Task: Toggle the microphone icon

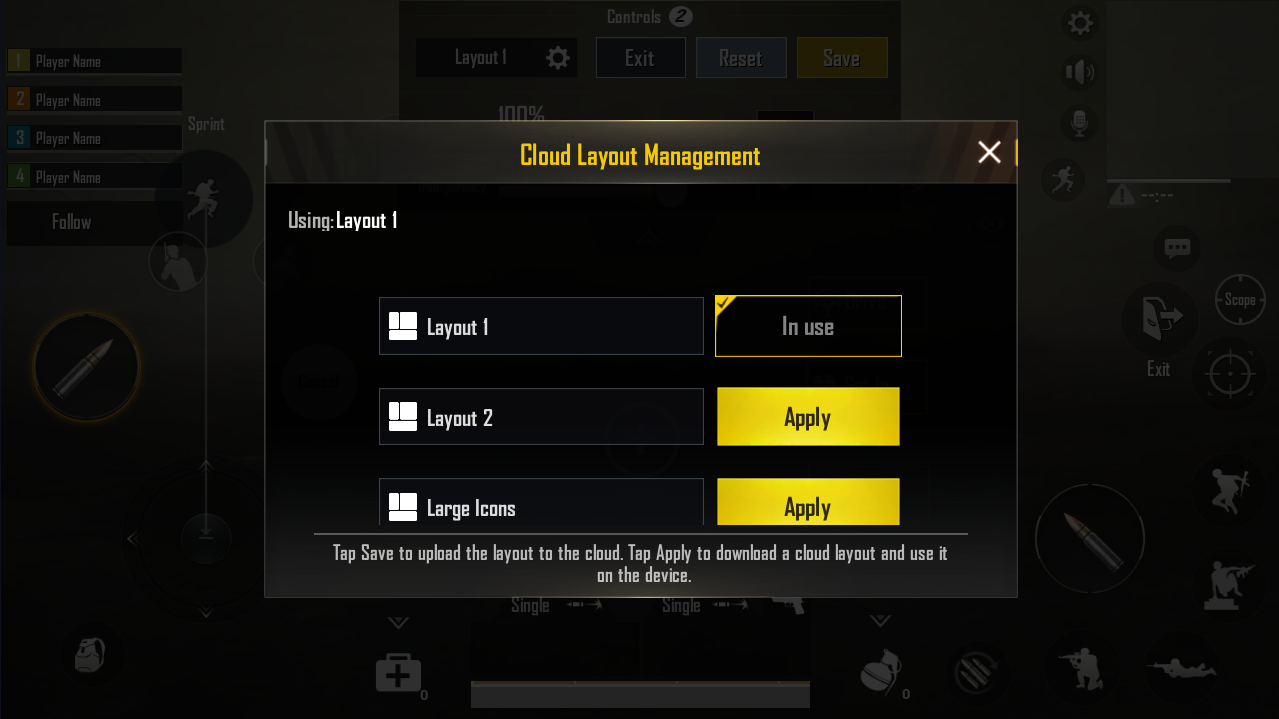Action: [1080, 124]
